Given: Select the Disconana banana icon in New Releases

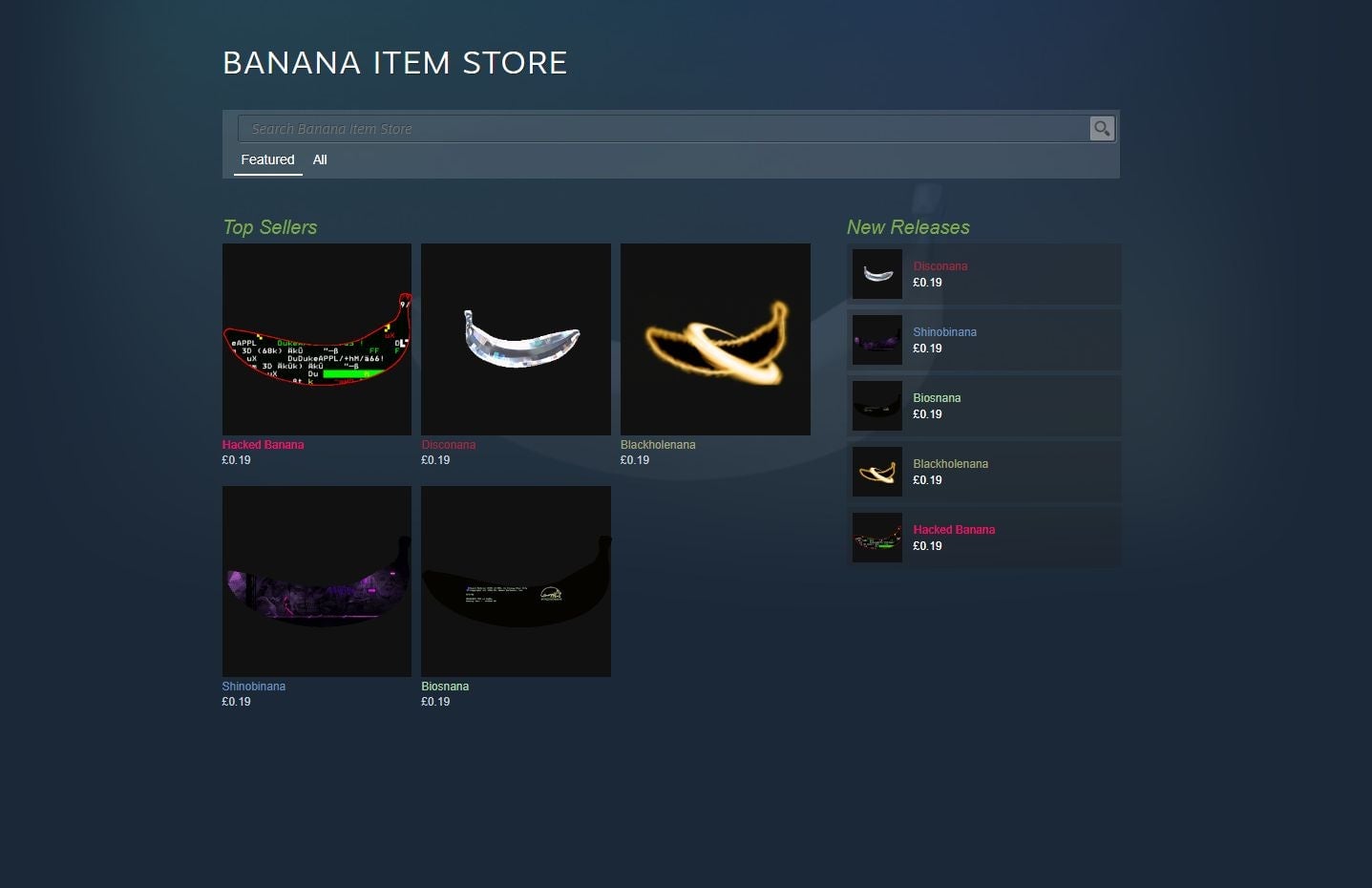Looking at the screenshot, I should (x=876, y=274).
